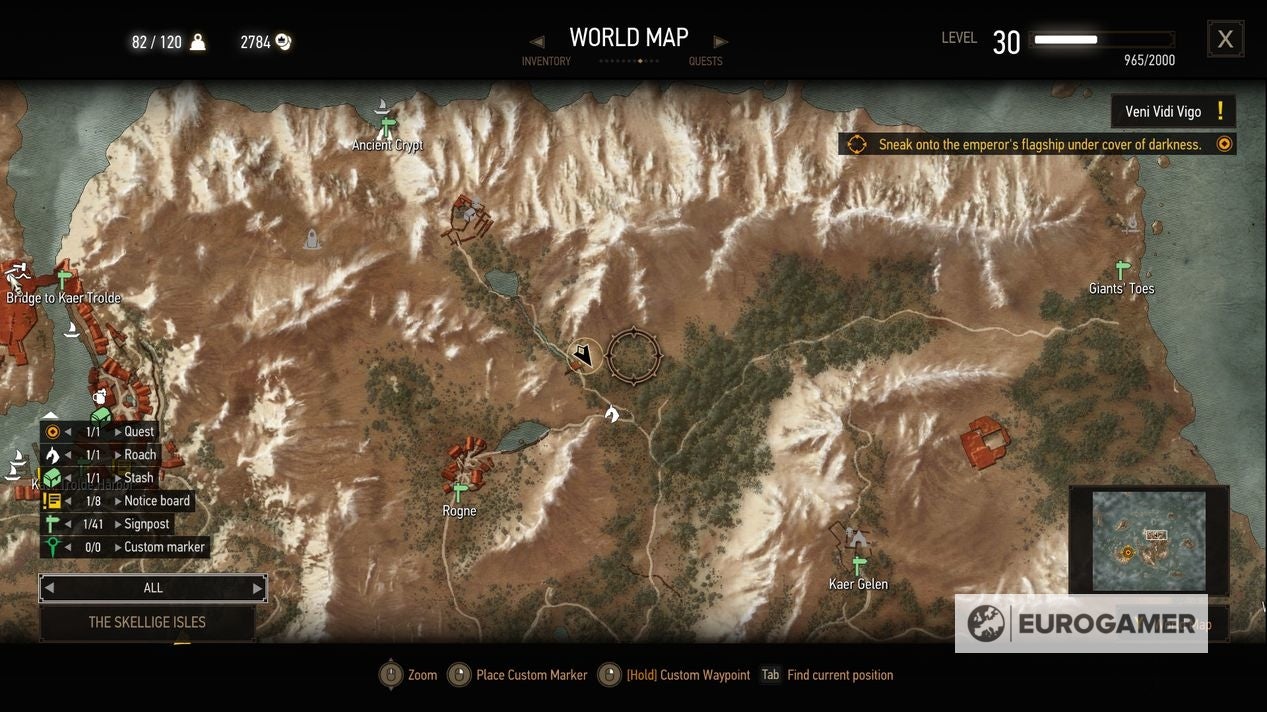Screen dimensions: 1267x712
Task: Close the world map with the X button
Action: (1225, 40)
